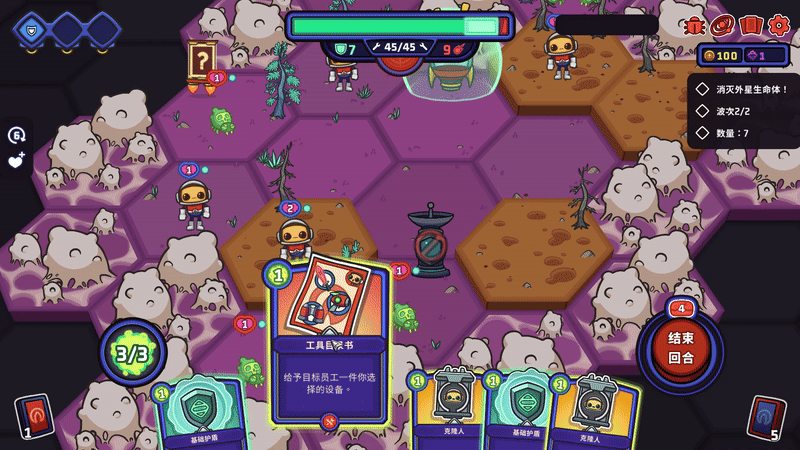800x450 pixels.
Task: Open the ringed planet icon
Action: click(x=722, y=25)
